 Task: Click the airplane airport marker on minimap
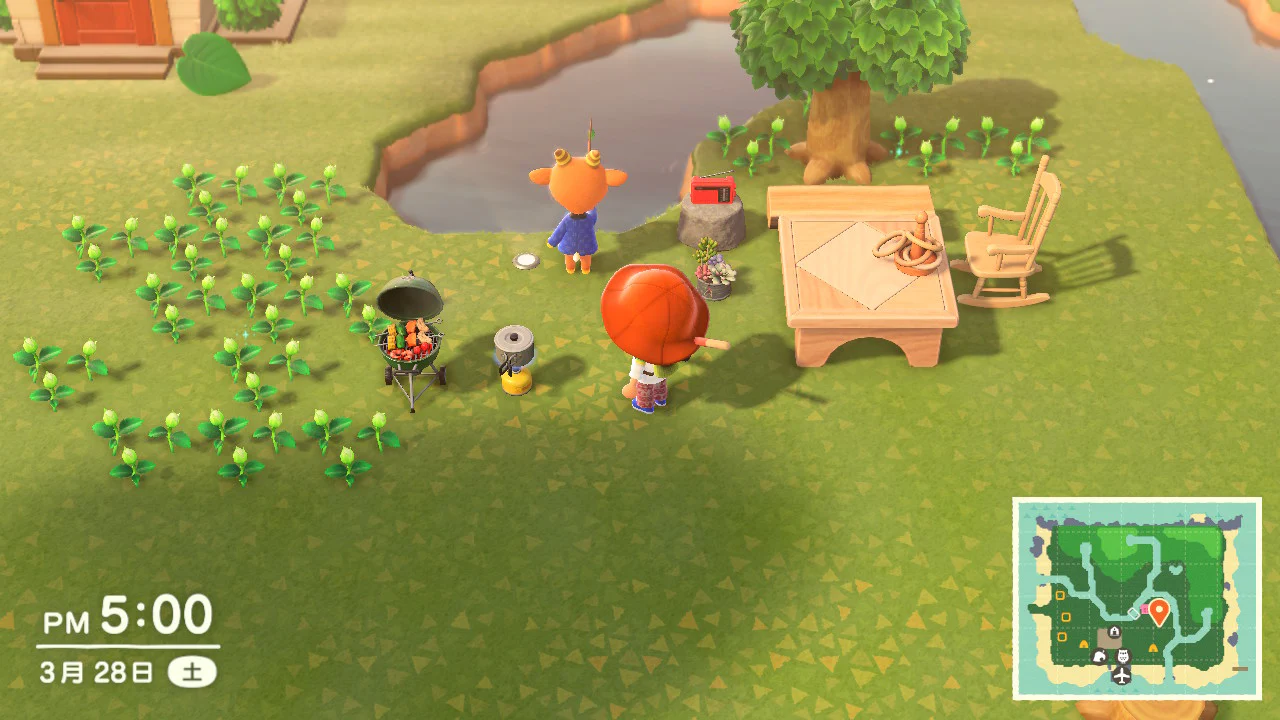coord(1121,676)
